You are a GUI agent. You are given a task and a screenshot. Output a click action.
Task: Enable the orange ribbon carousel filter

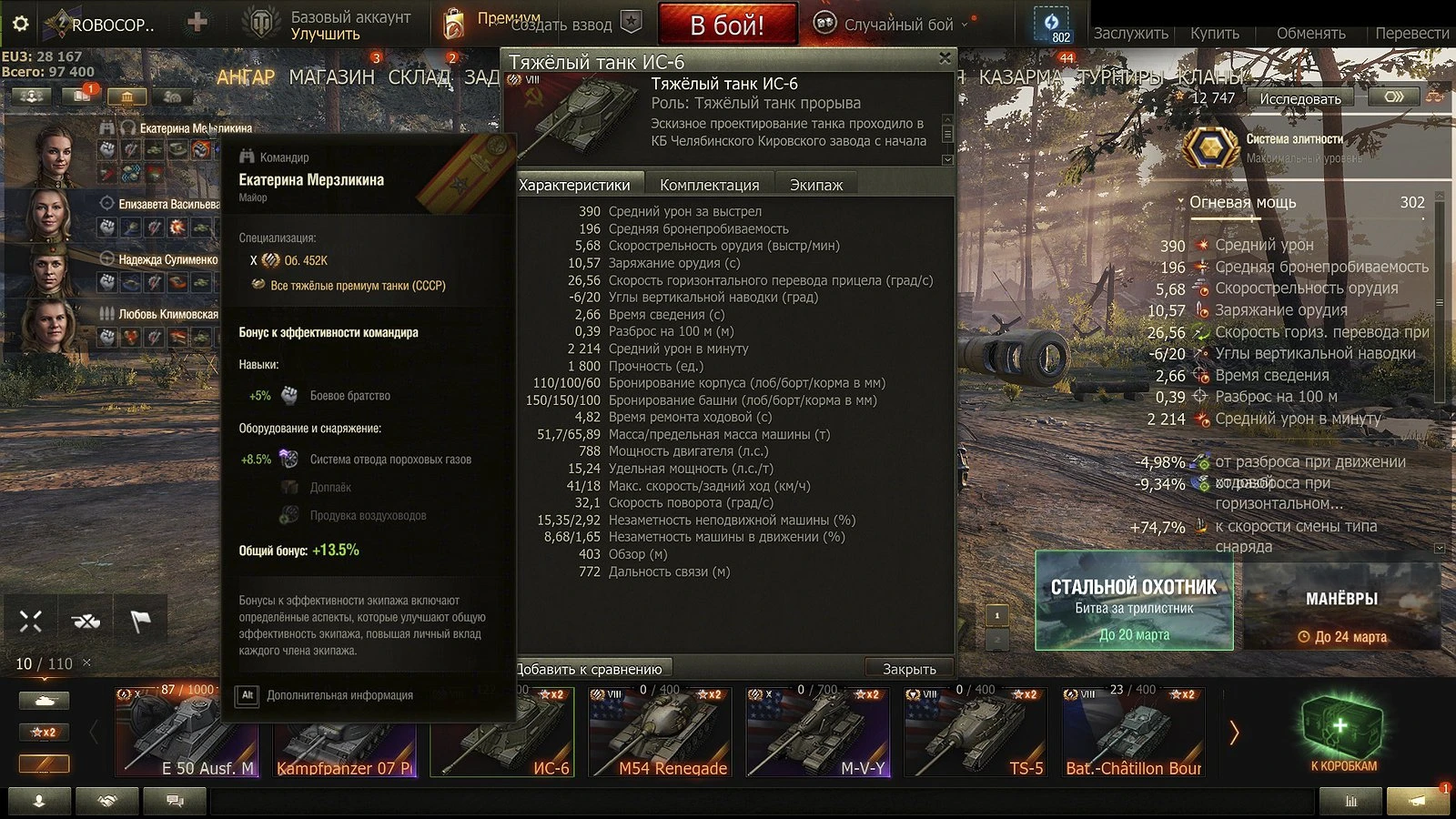44,763
